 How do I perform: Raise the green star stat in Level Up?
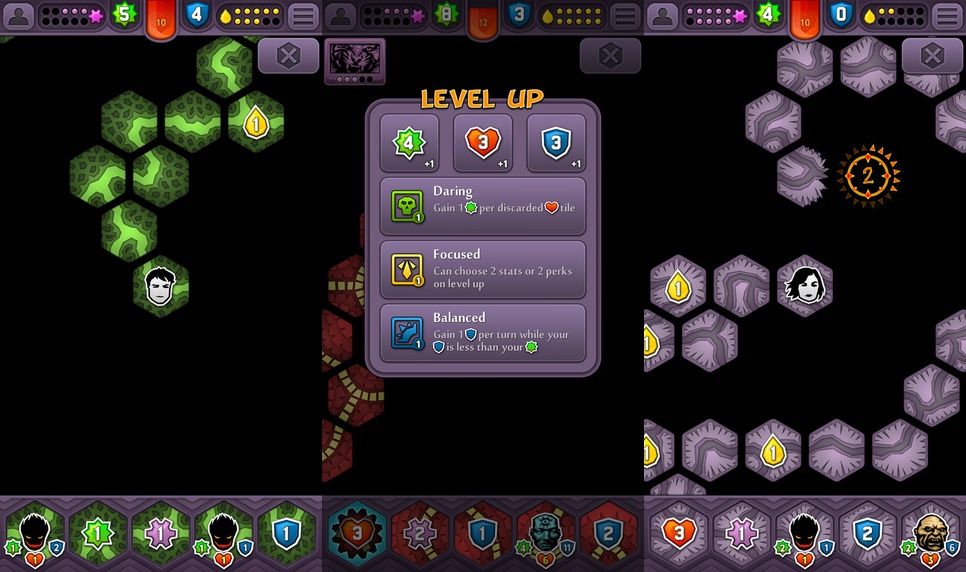click(x=408, y=143)
